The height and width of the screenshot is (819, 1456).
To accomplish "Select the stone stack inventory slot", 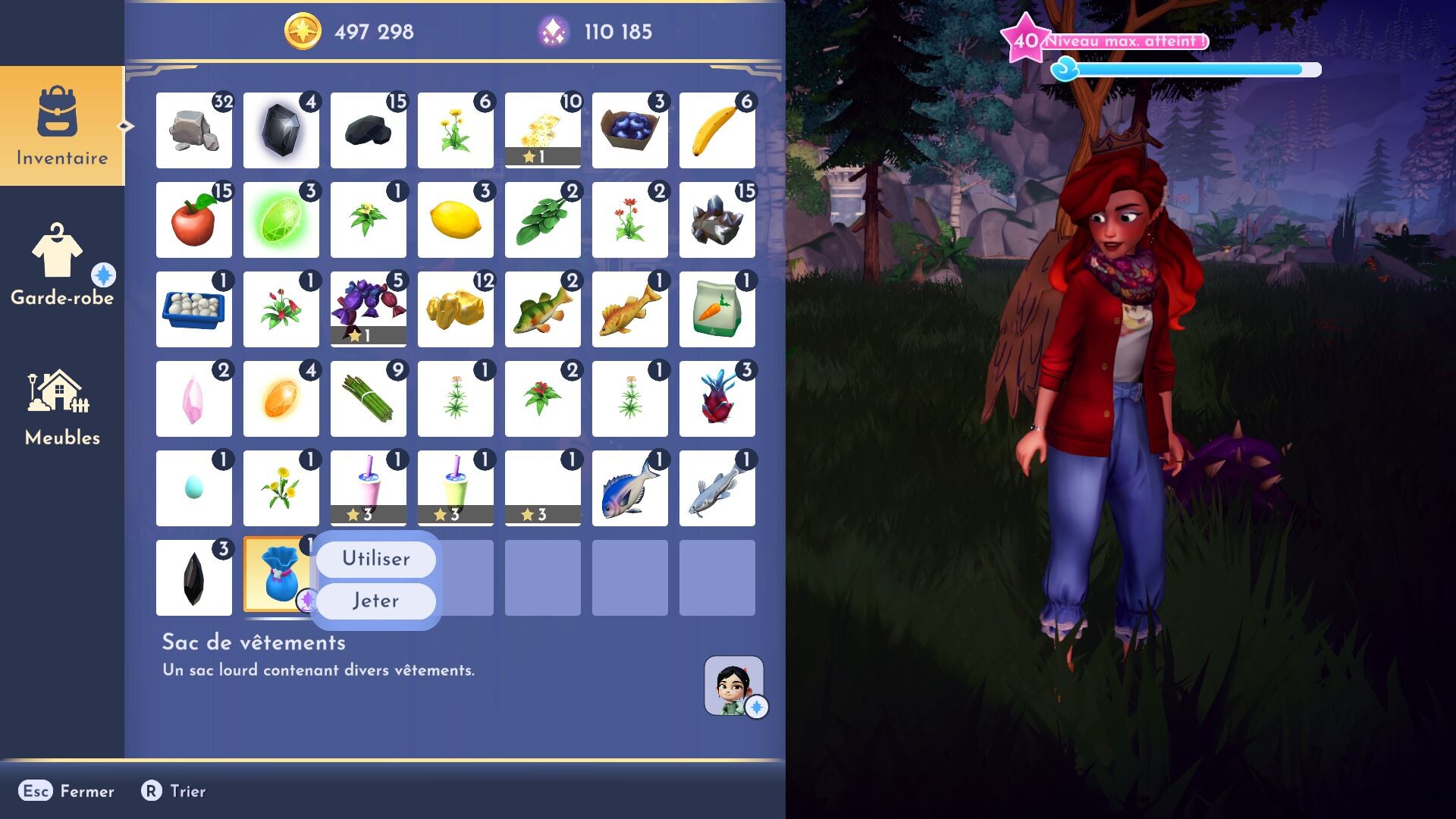I will [193, 130].
